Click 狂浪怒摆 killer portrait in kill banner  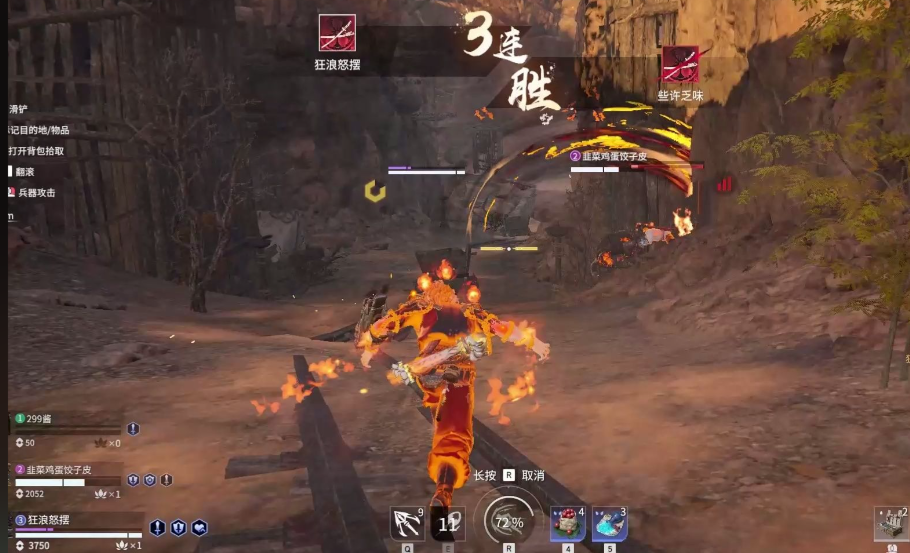337,33
